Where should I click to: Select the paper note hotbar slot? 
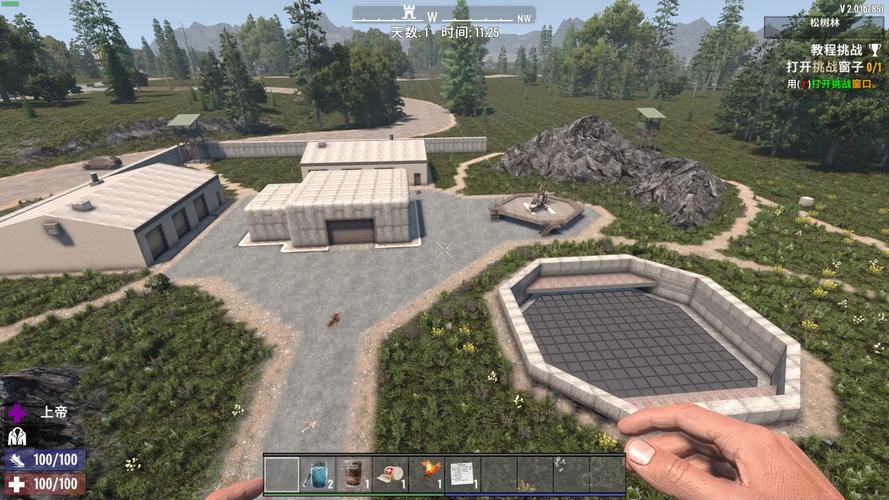pyautogui.click(x=462, y=473)
